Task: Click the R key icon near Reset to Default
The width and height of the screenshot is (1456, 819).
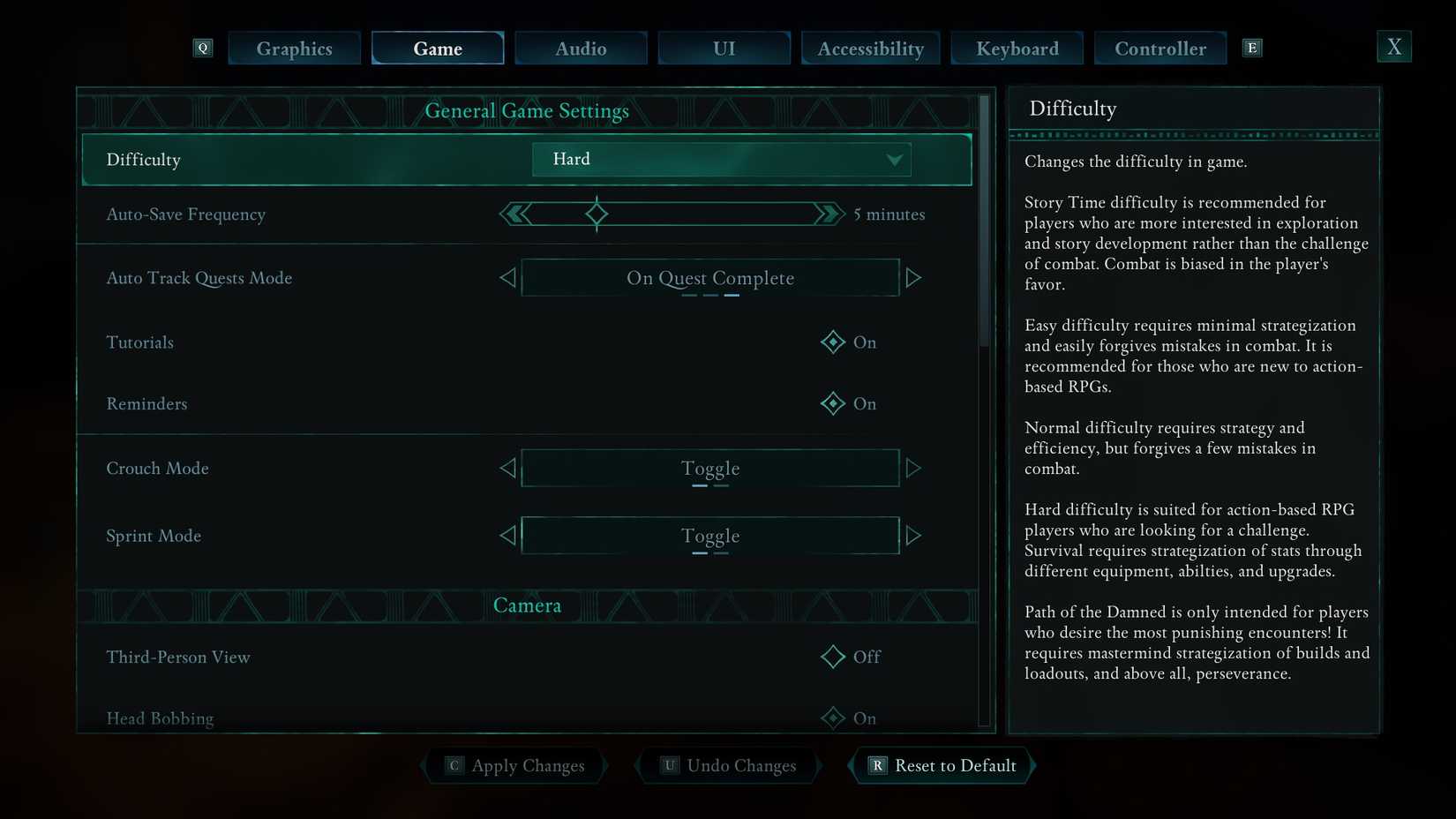Action: point(876,765)
